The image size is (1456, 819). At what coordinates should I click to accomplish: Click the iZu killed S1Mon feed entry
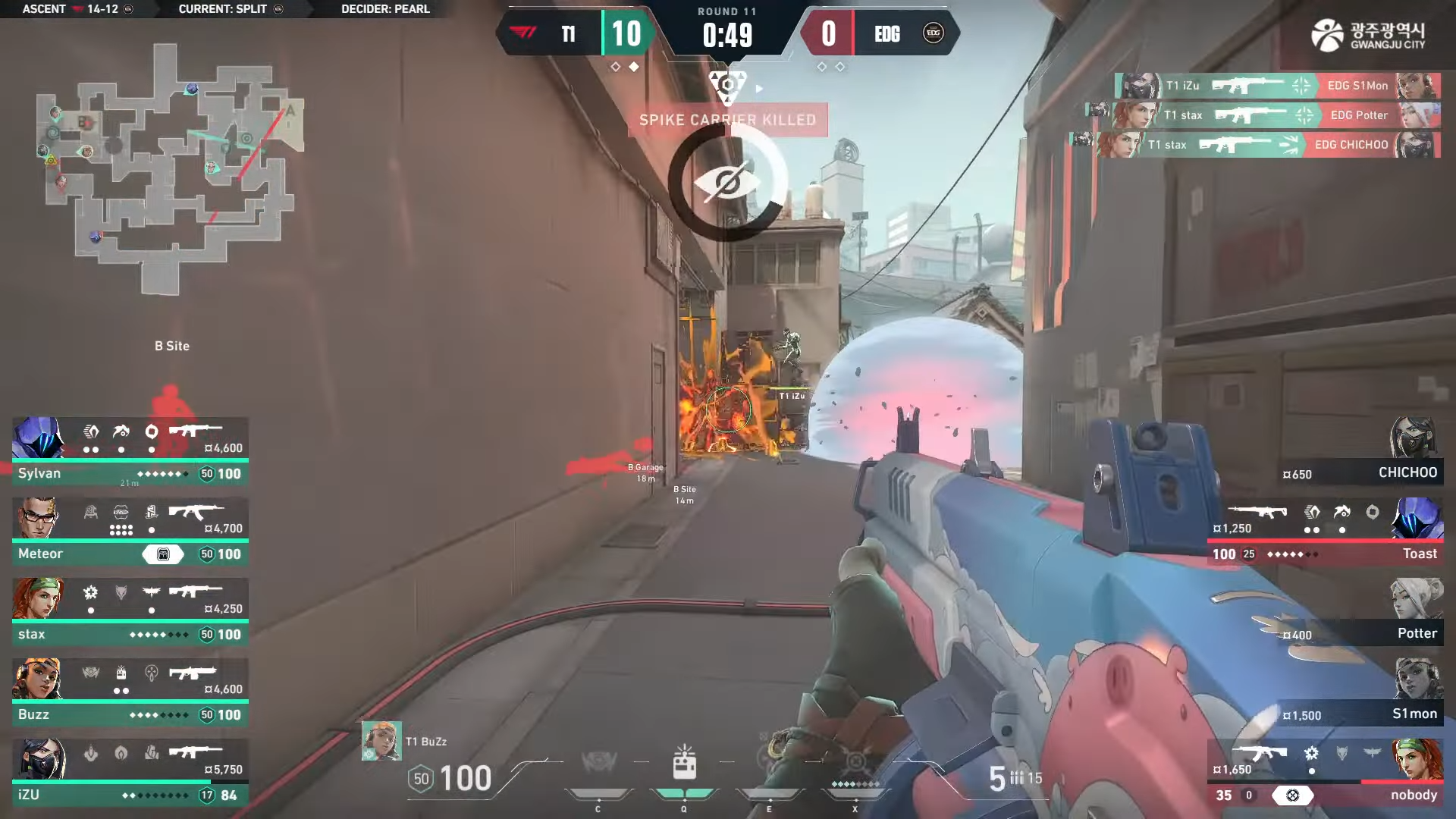(x=1278, y=86)
